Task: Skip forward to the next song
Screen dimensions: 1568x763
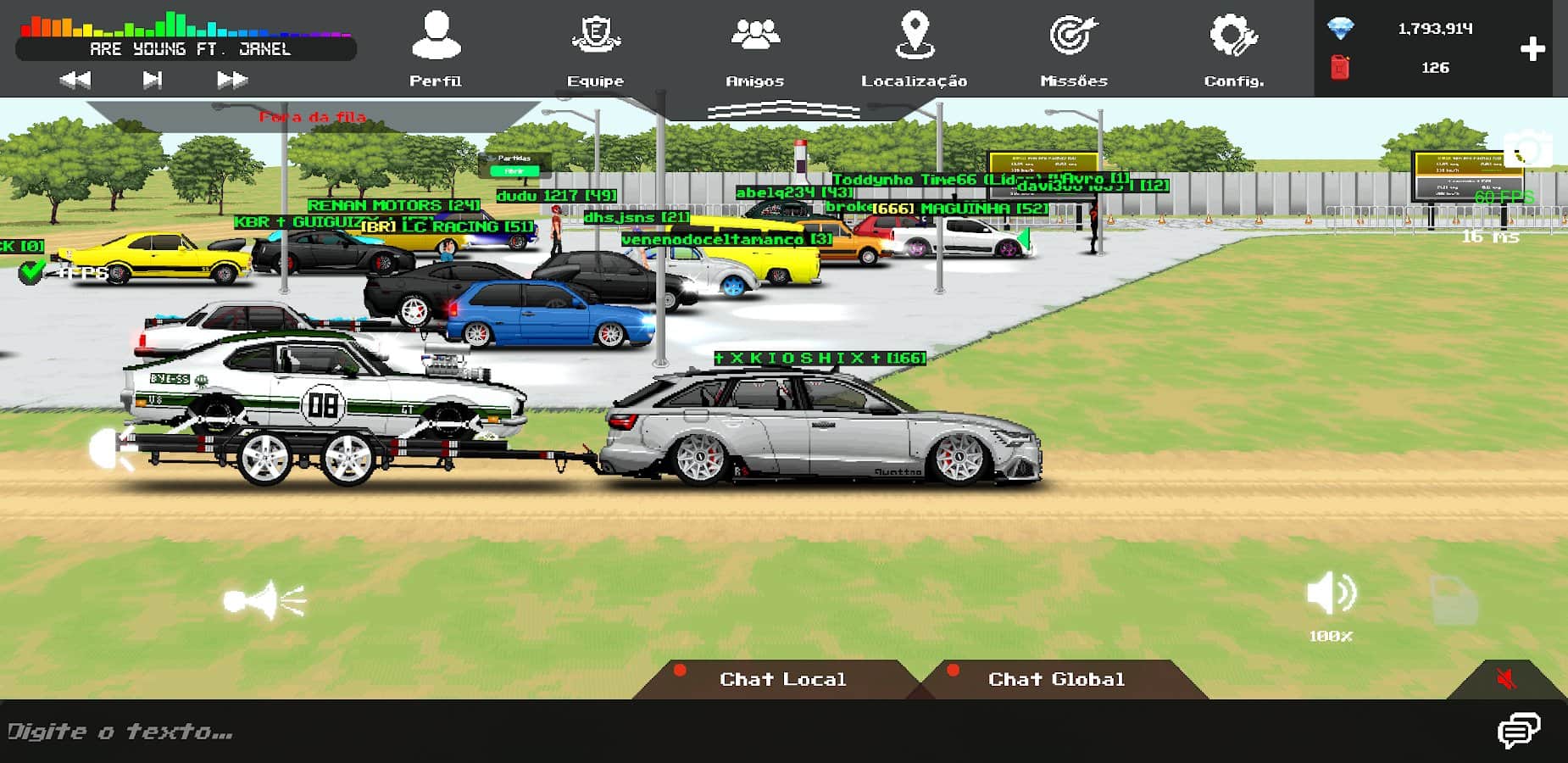Action: (231, 80)
